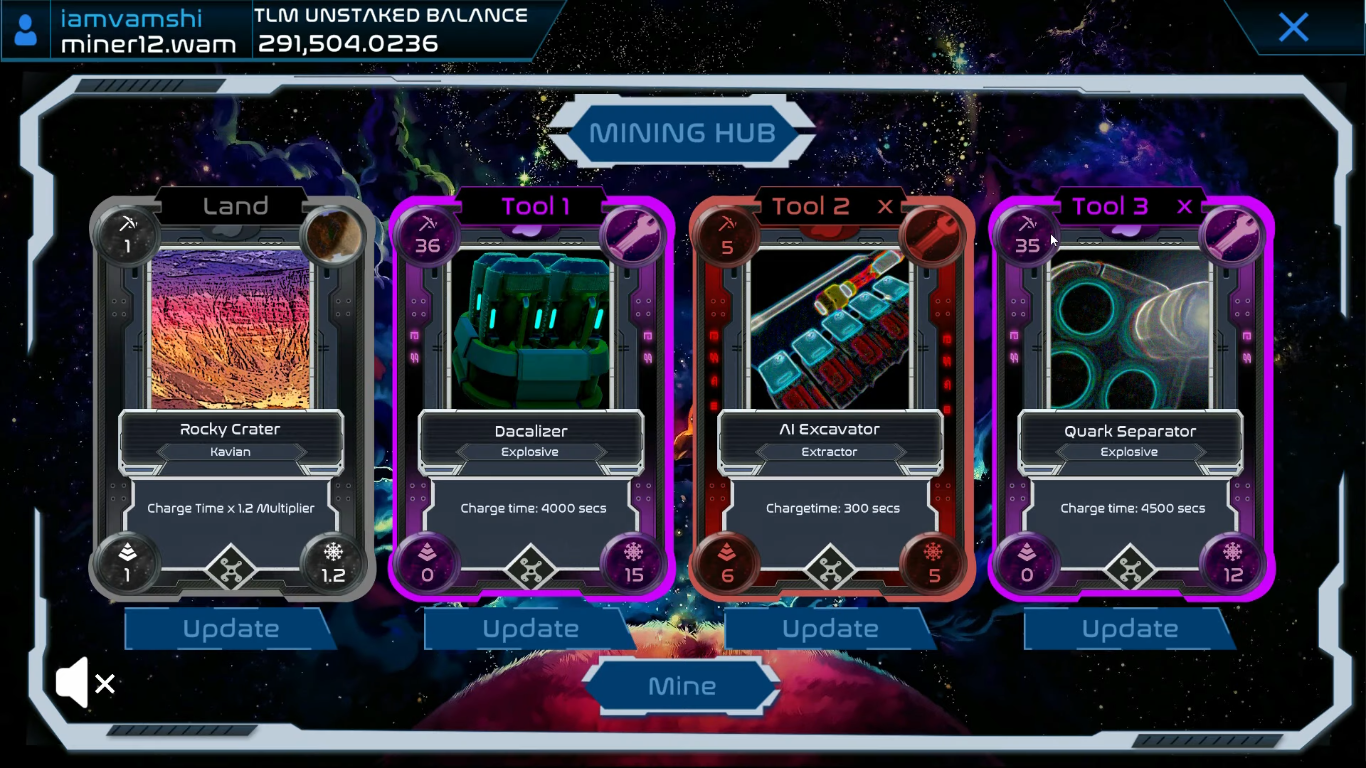The width and height of the screenshot is (1366, 768).
Task: Select the Dacalizer tool card
Action: (531, 330)
